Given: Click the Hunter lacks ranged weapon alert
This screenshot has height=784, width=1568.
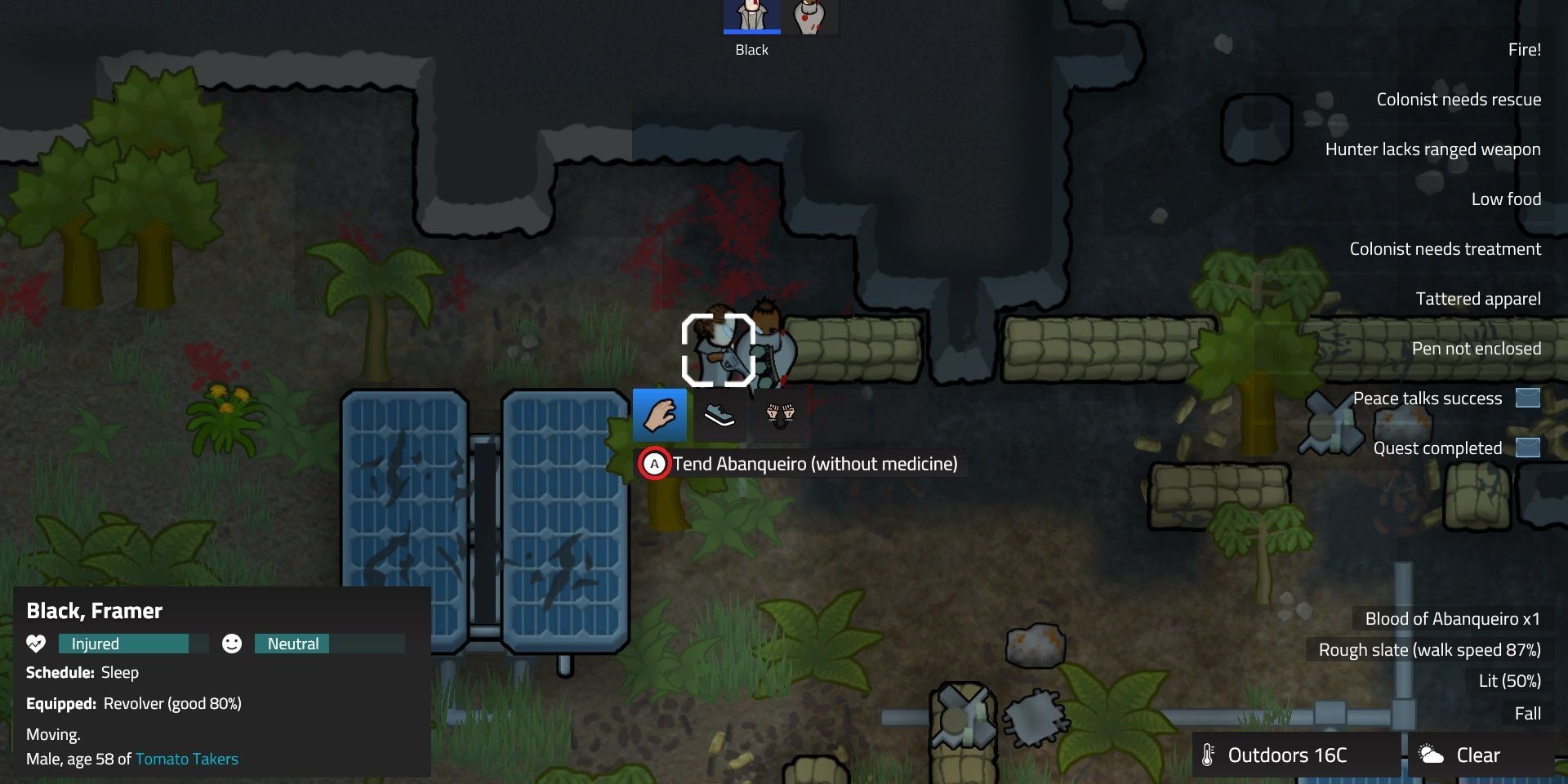Looking at the screenshot, I should coord(1433,149).
